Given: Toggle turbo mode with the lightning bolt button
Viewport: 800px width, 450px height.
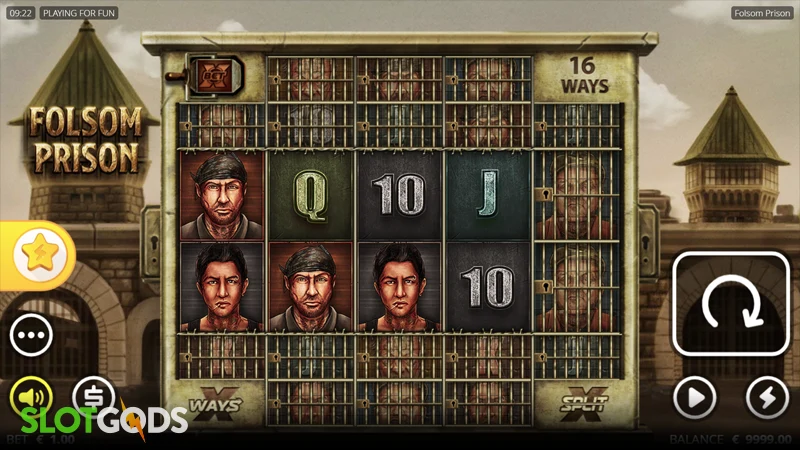Looking at the screenshot, I should pyautogui.click(x=767, y=398).
